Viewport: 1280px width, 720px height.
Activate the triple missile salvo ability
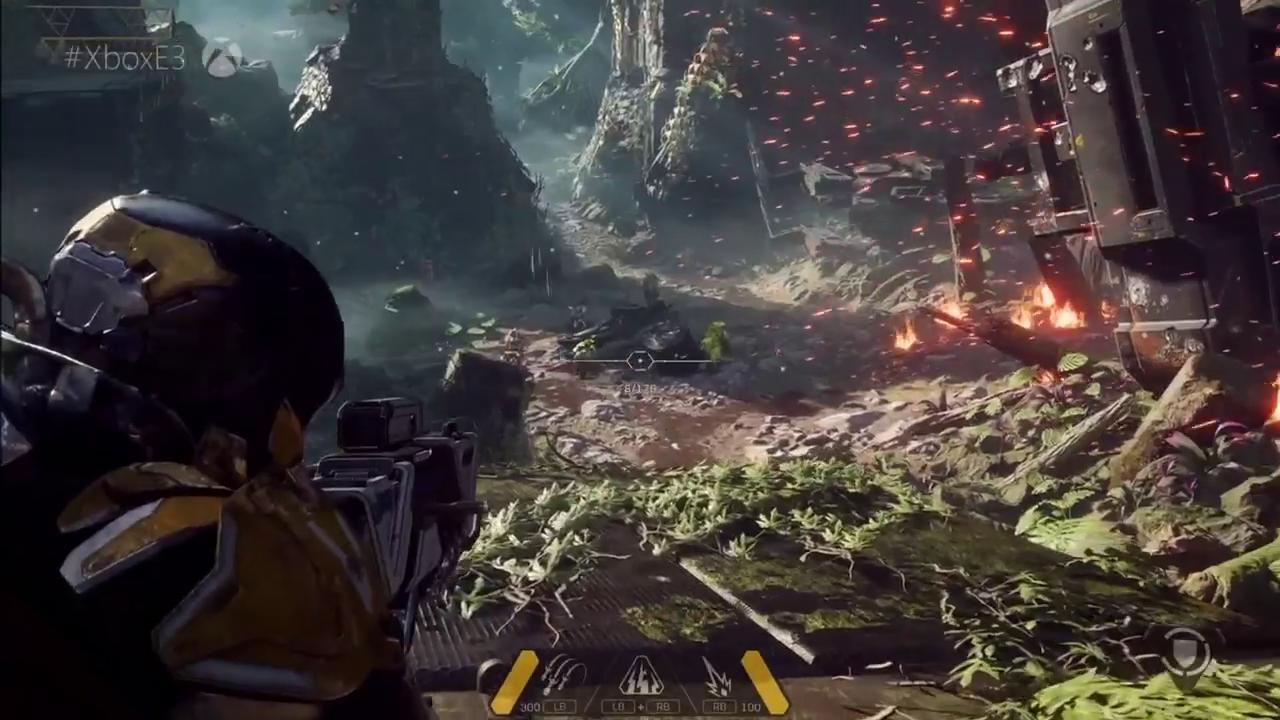tap(562, 677)
